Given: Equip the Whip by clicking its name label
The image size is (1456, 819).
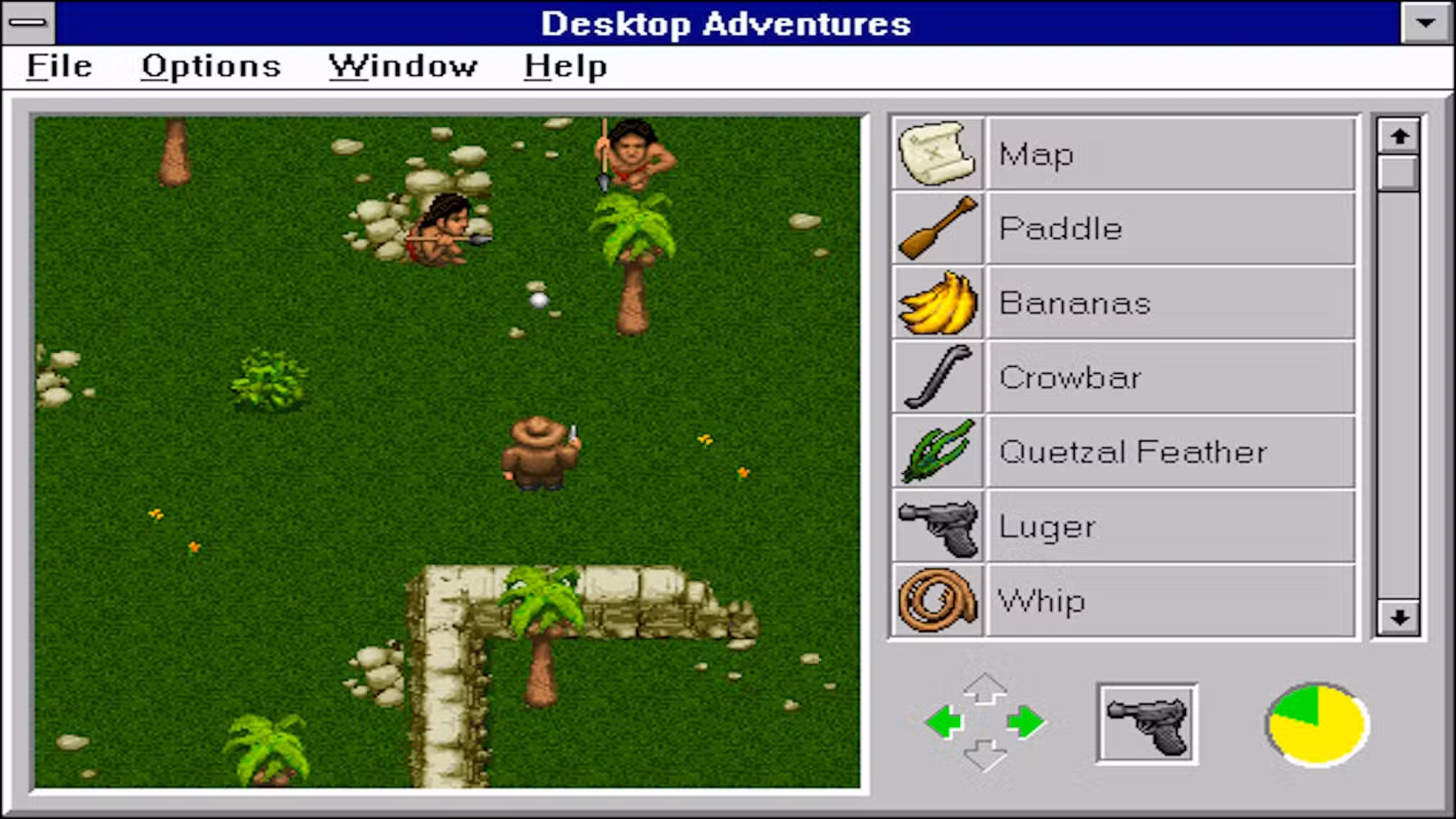Looking at the screenshot, I should (1041, 600).
